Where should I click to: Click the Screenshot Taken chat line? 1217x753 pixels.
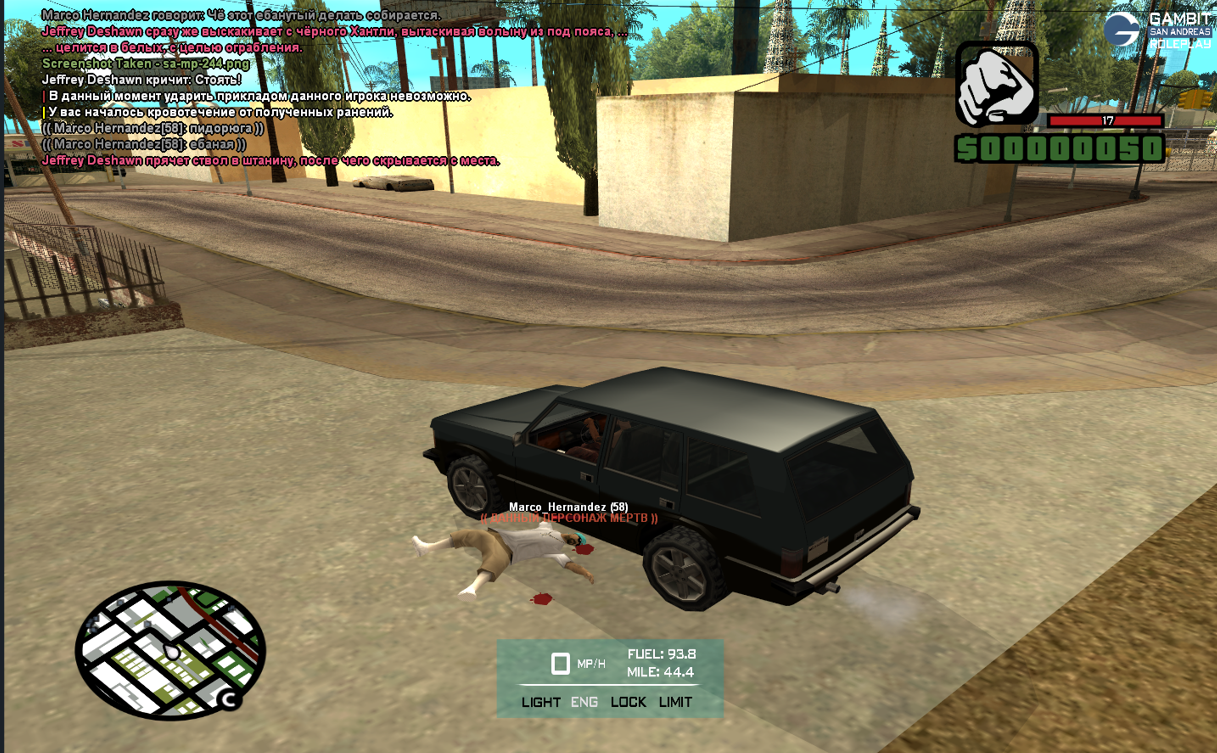coord(146,64)
